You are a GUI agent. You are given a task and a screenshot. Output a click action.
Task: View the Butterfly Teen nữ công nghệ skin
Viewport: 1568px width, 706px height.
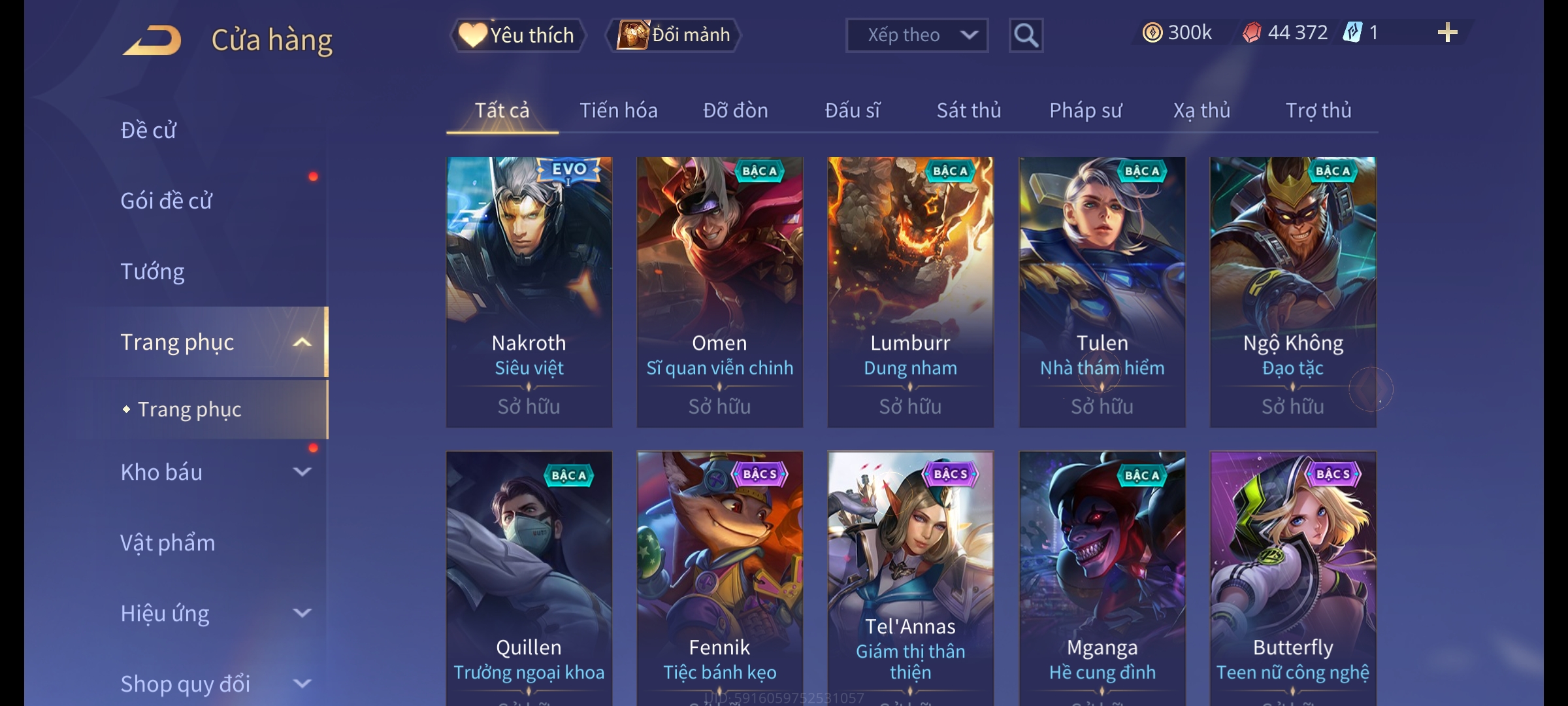(x=1292, y=578)
